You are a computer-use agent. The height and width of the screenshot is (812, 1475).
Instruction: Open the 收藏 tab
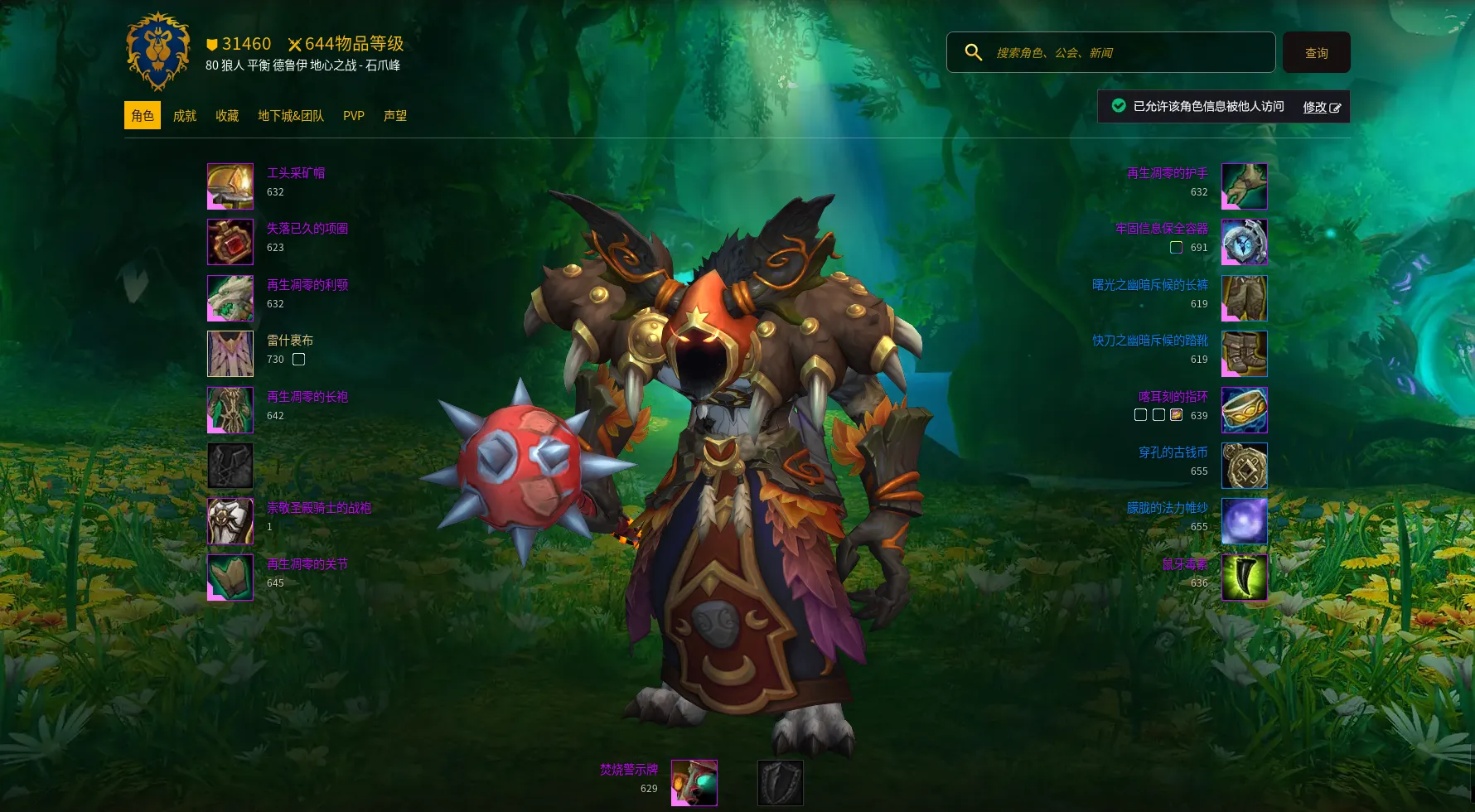click(227, 116)
